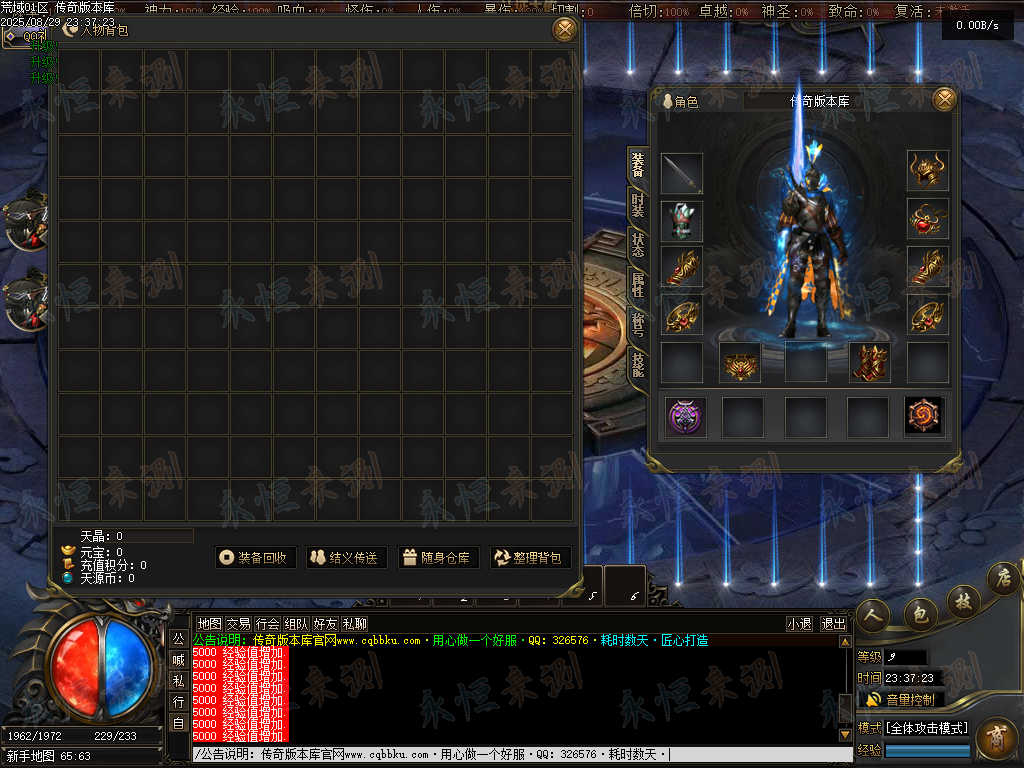Close the character backpack window

(x=565, y=29)
